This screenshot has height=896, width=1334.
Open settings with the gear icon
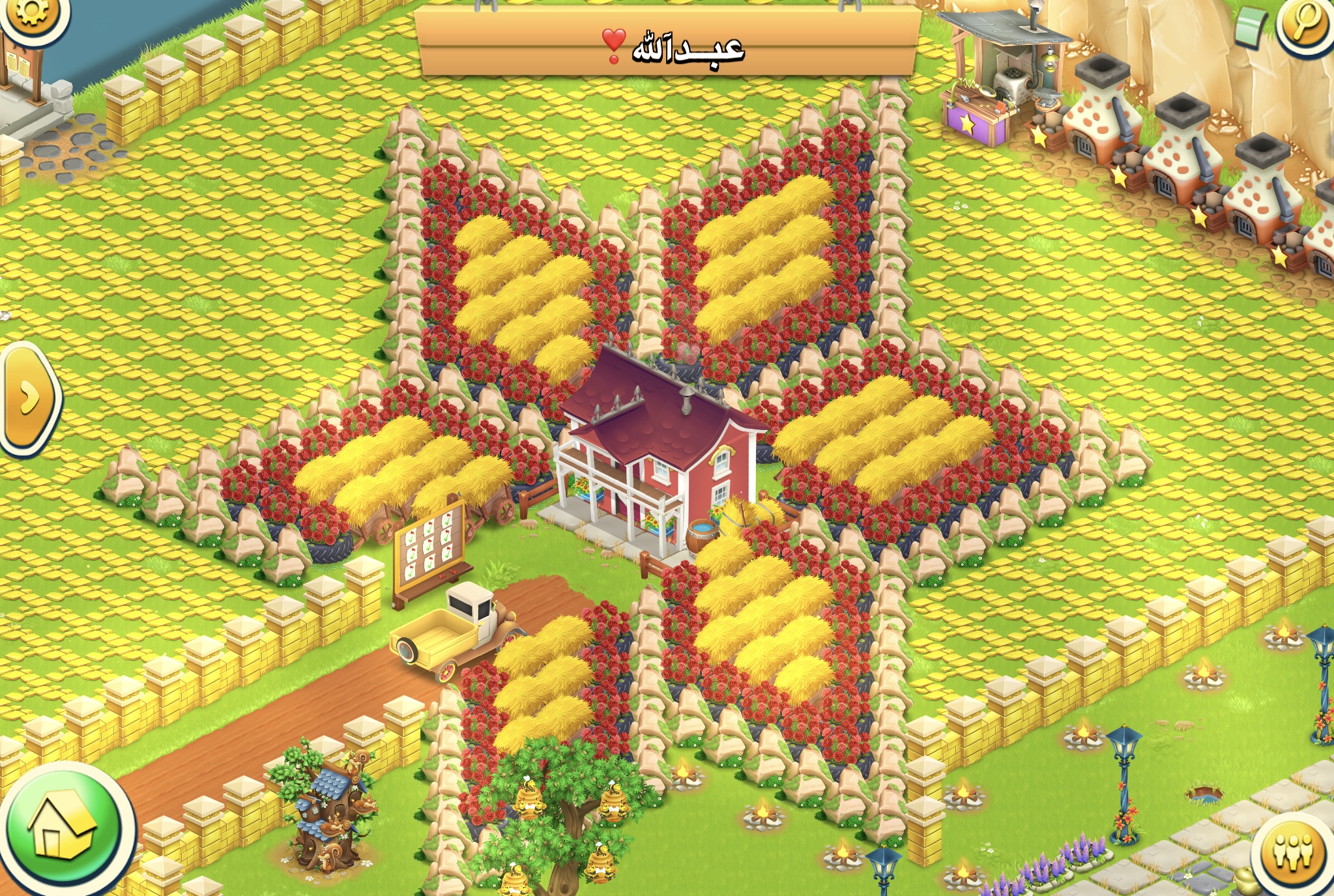31,13
